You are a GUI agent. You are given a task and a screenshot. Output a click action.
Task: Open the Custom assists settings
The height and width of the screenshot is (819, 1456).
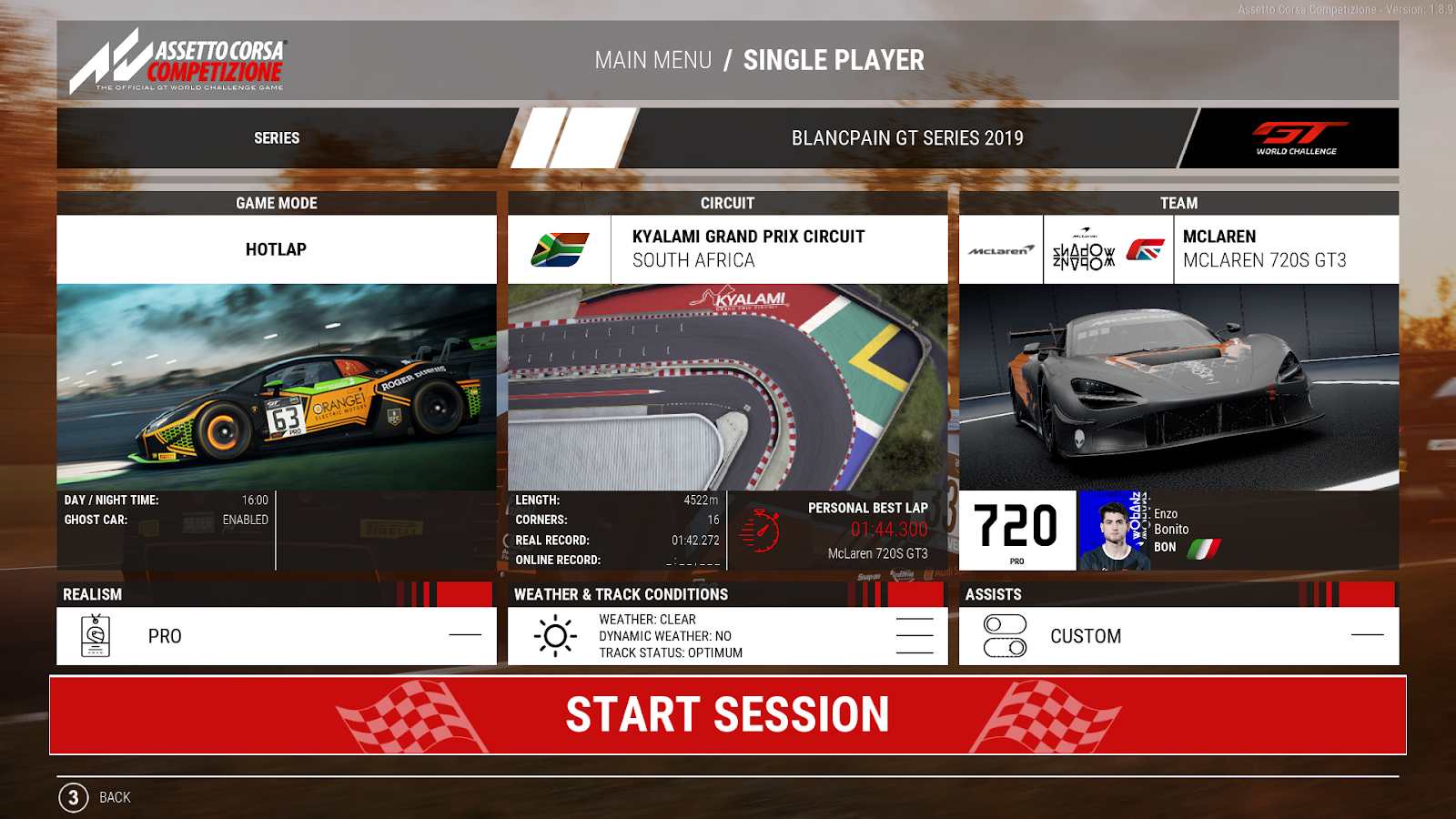click(x=1178, y=636)
